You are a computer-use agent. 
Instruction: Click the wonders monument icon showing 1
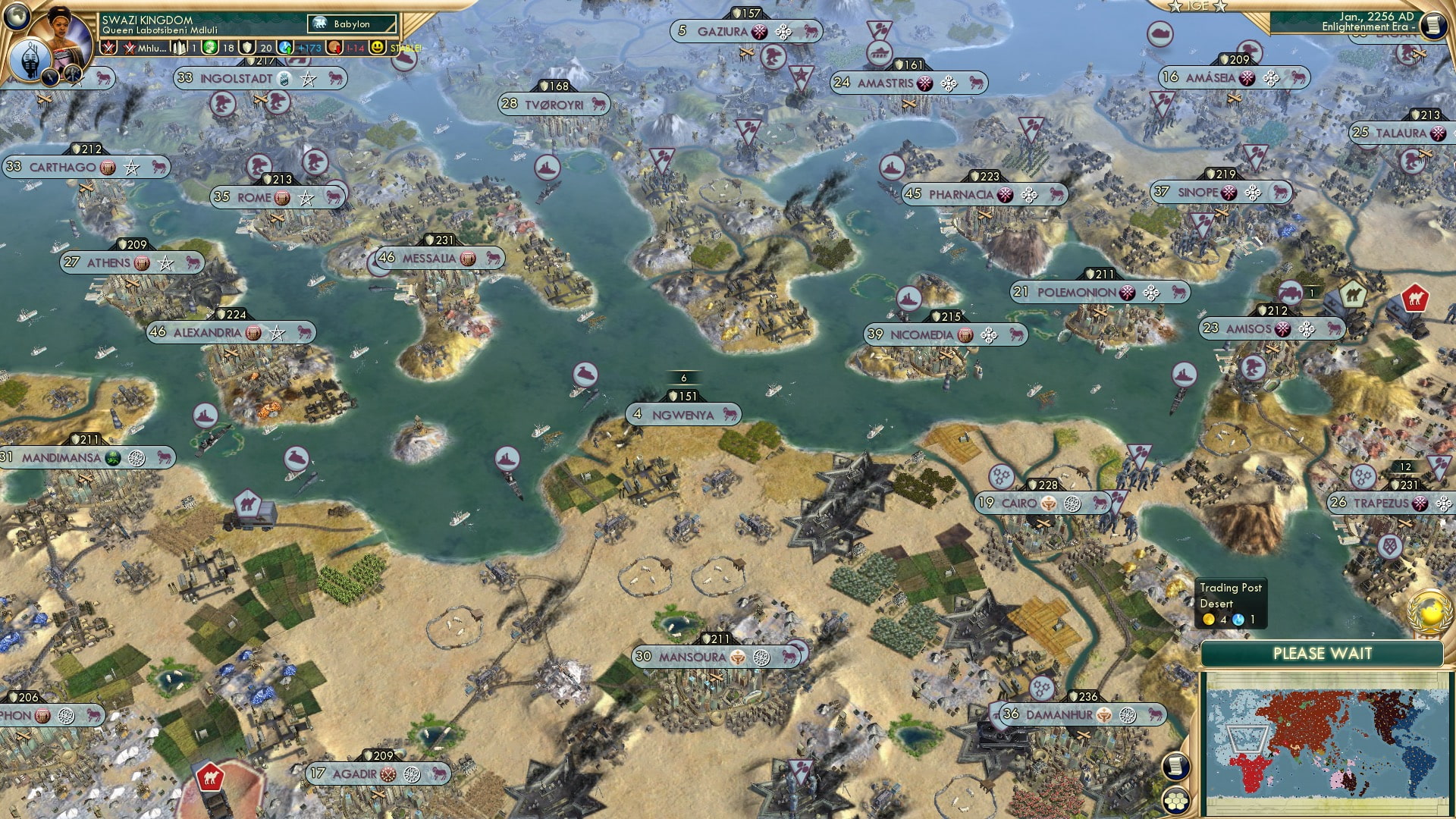pos(180,48)
